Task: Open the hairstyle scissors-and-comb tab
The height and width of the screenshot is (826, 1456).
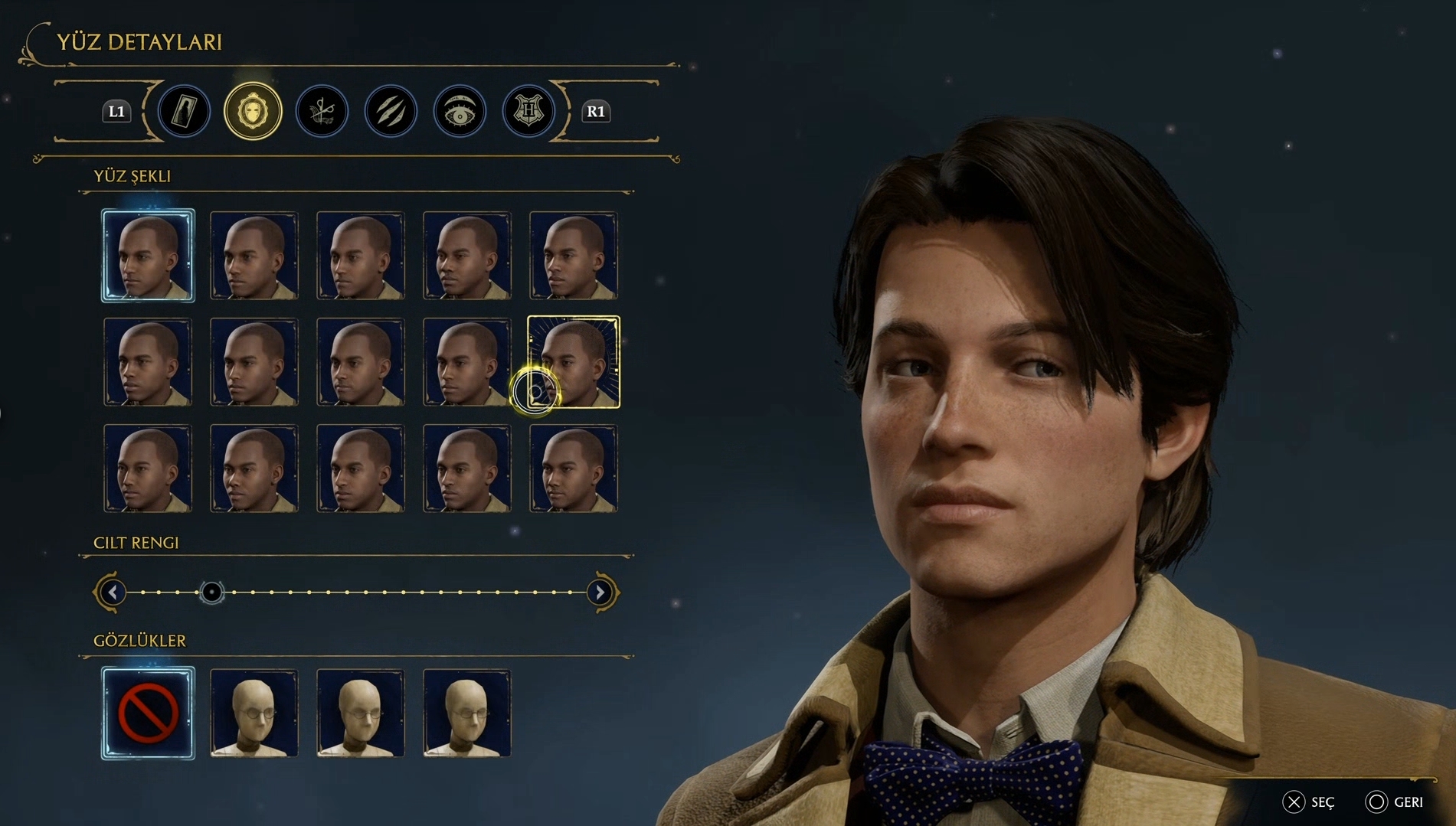Action: 322,112
